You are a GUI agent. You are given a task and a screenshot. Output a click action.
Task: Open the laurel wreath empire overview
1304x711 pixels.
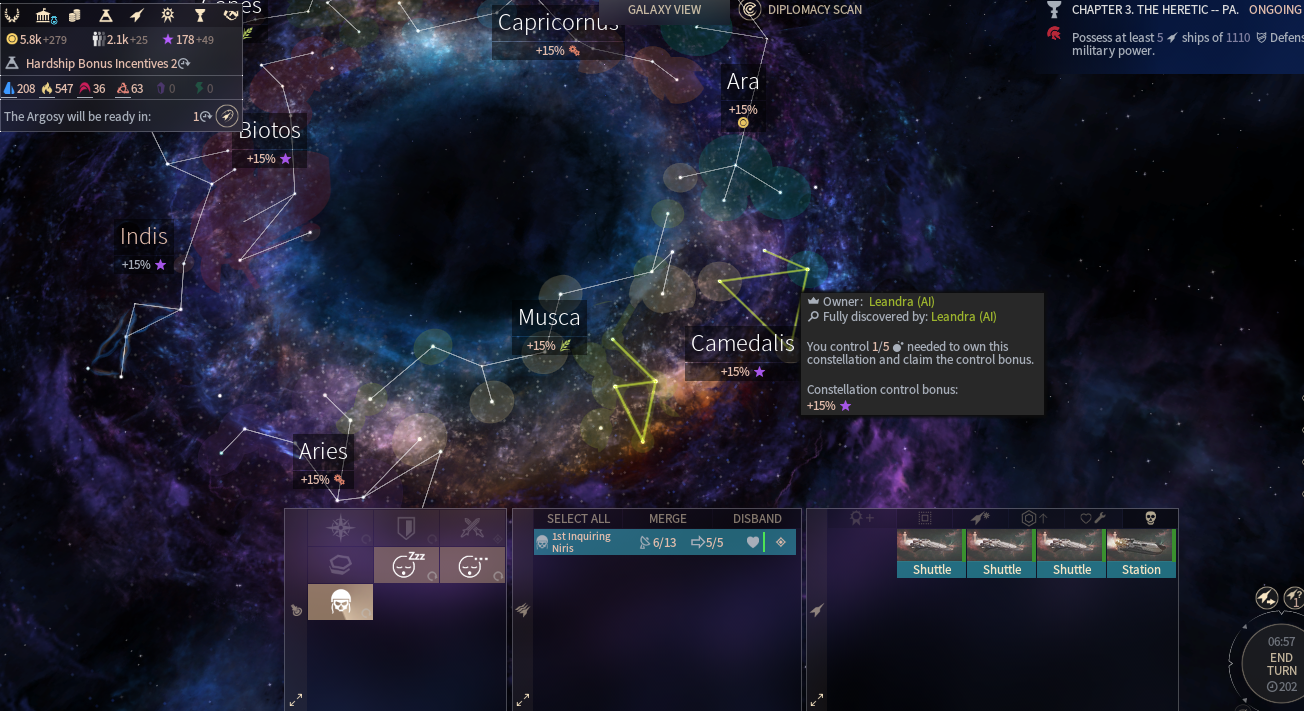(13, 15)
